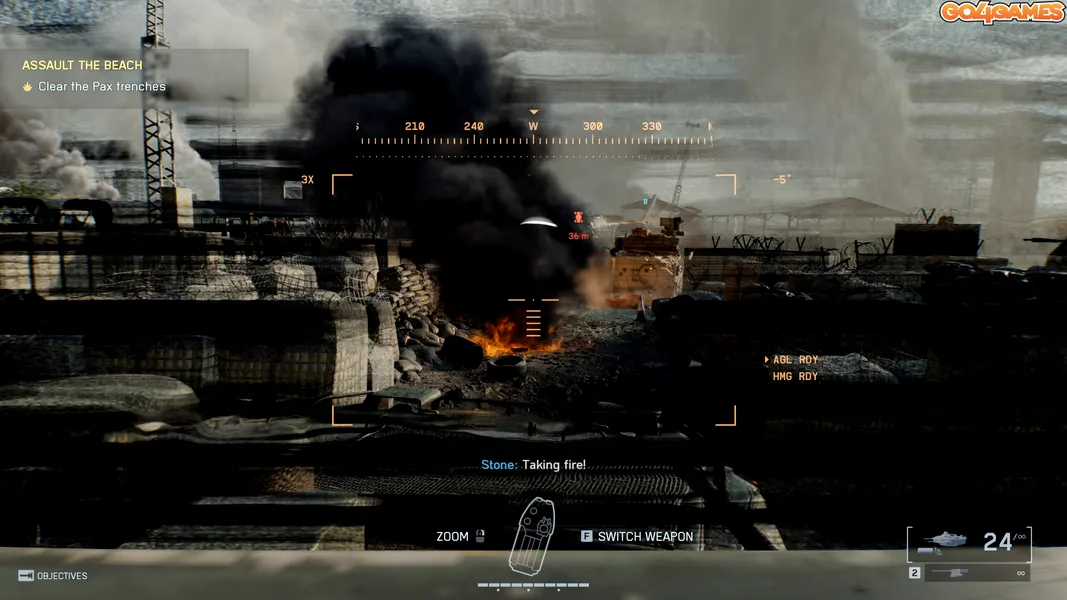Click the compass heading bar
Image resolution: width=1067 pixels, height=600 pixels.
534,133
